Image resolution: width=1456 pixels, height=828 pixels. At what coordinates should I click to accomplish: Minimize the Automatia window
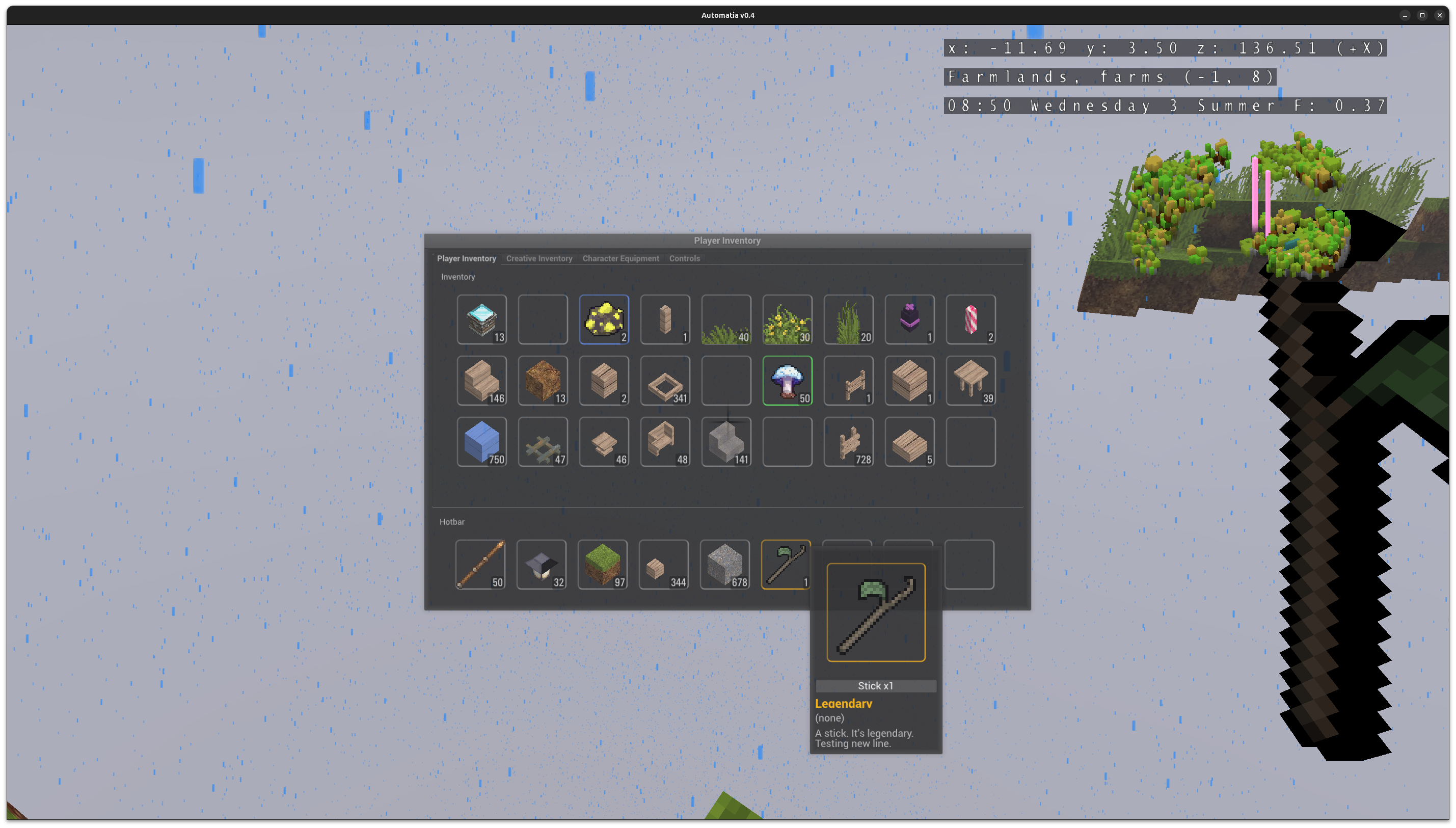tap(1405, 15)
